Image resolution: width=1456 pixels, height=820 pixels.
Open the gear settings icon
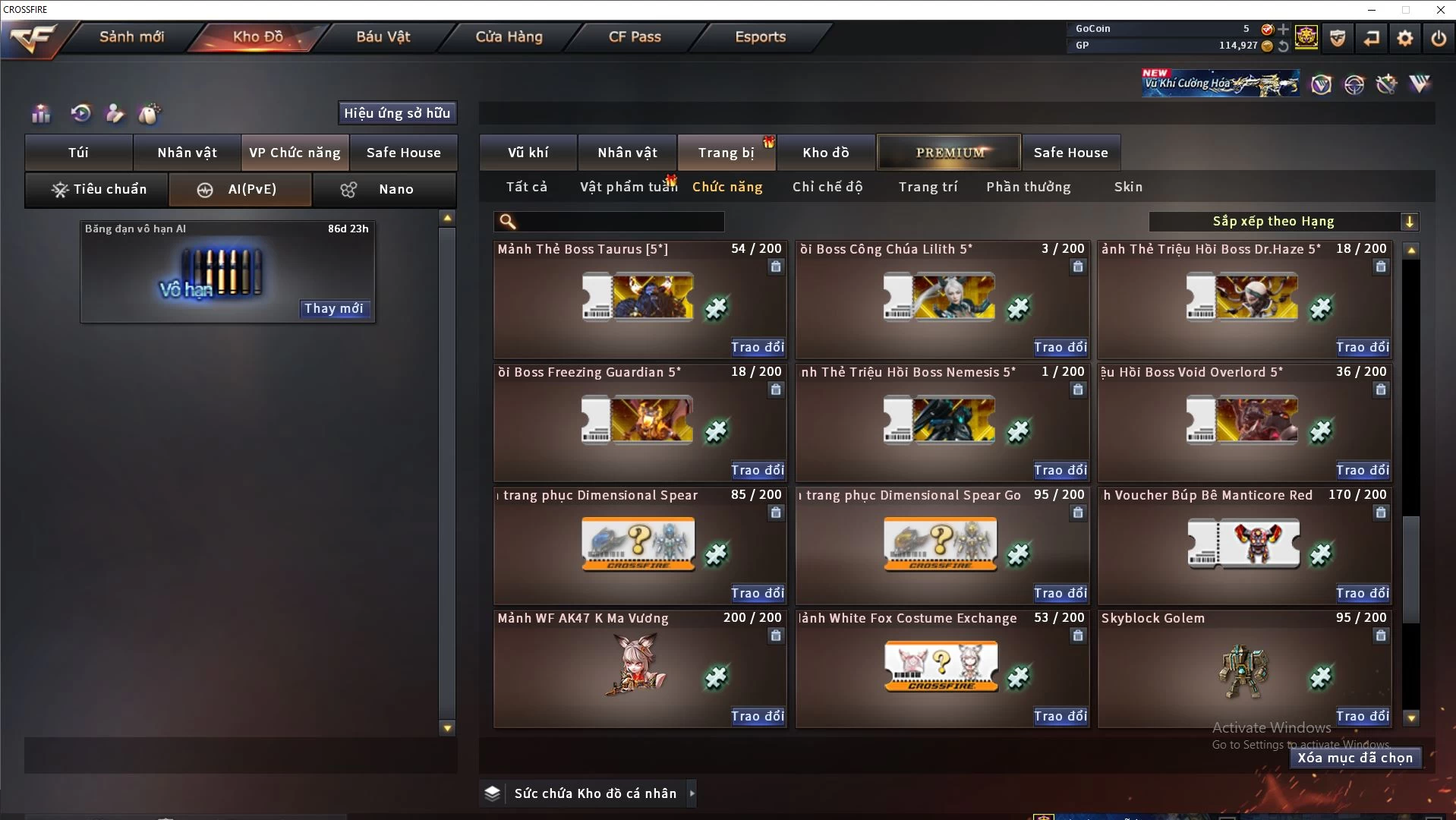click(x=1405, y=38)
